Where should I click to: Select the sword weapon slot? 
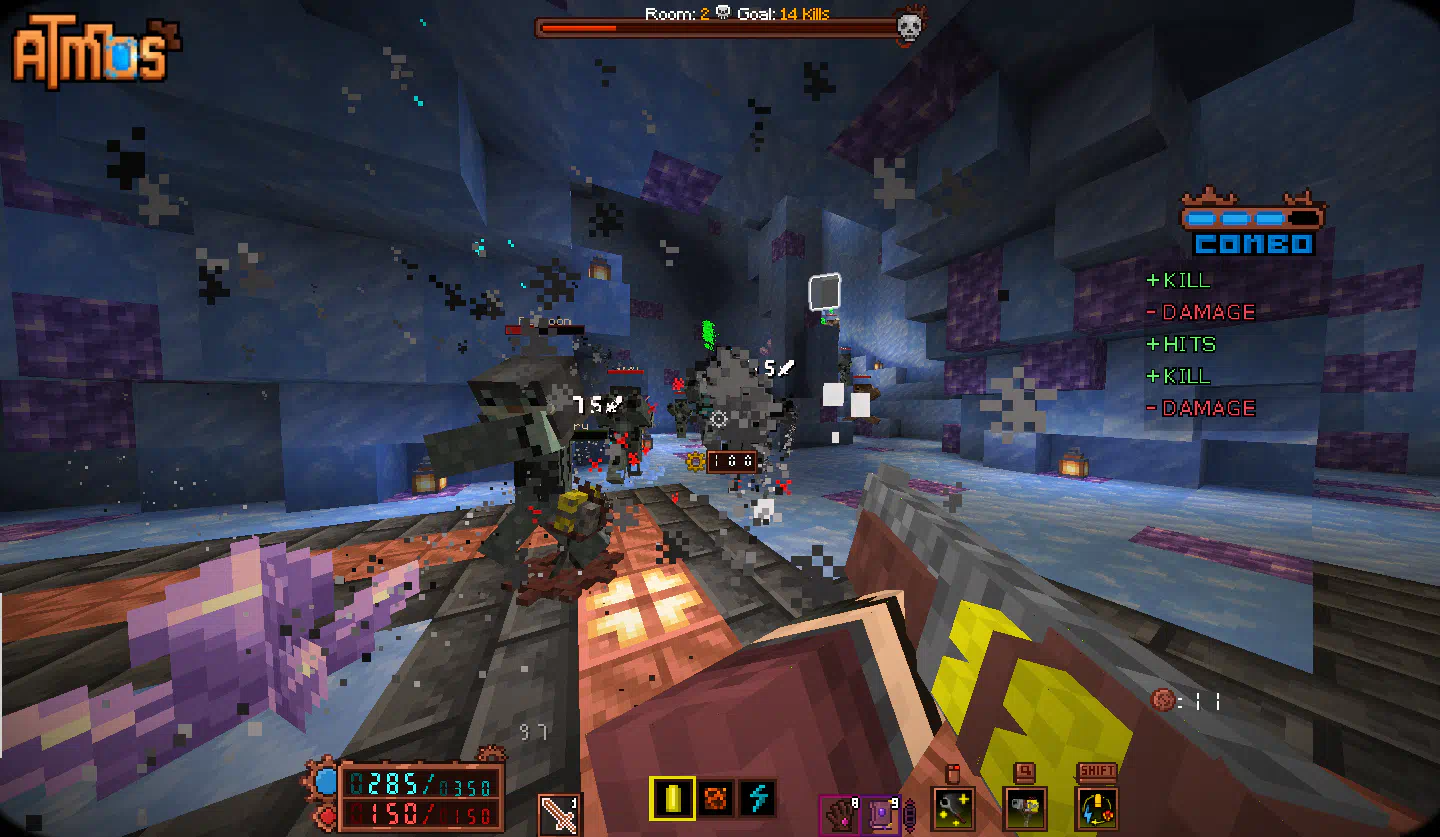click(559, 813)
